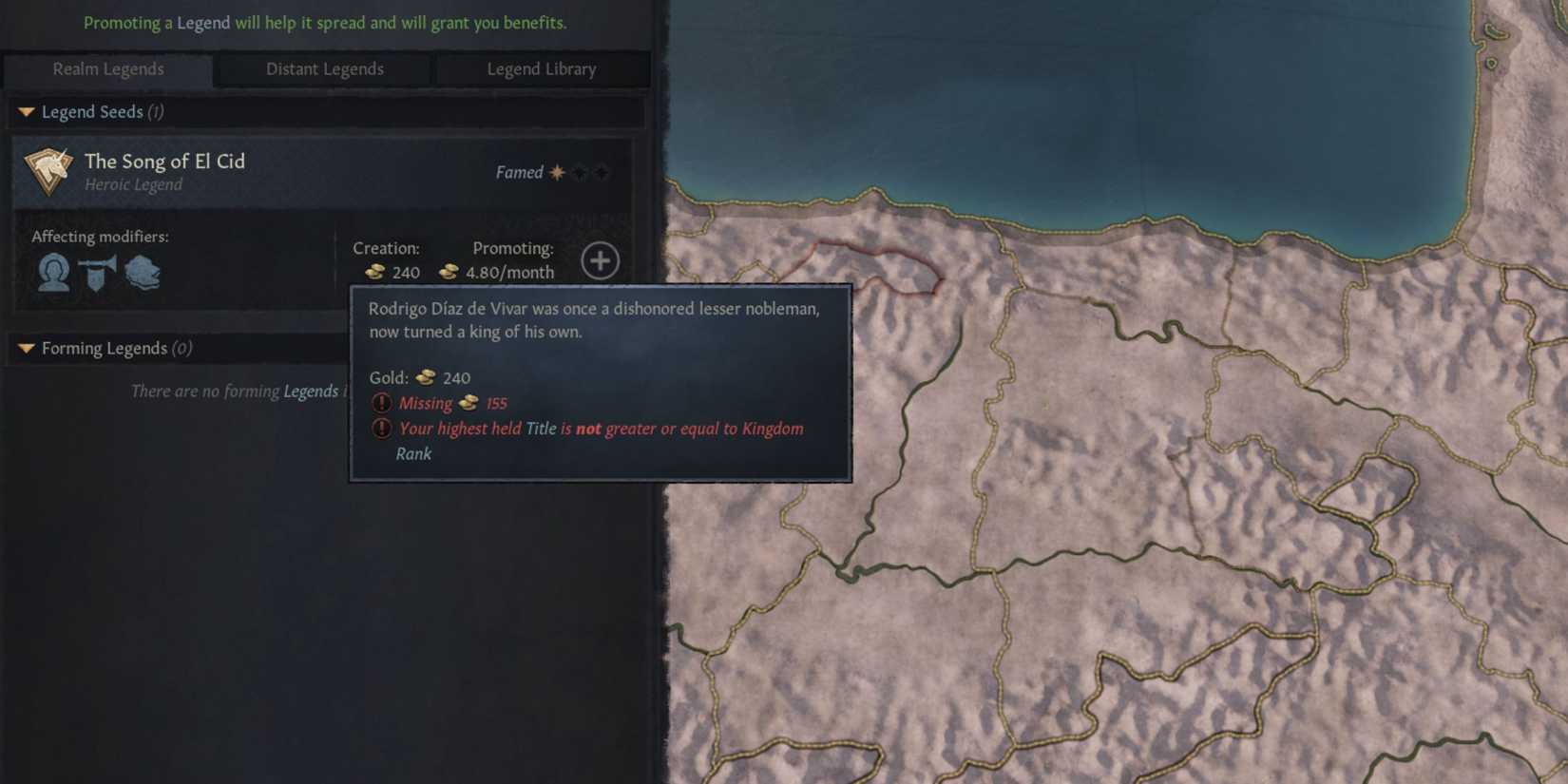The image size is (1568, 784).
Task: Click the missing gold coin icon in tooltip
Action: click(468, 402)
